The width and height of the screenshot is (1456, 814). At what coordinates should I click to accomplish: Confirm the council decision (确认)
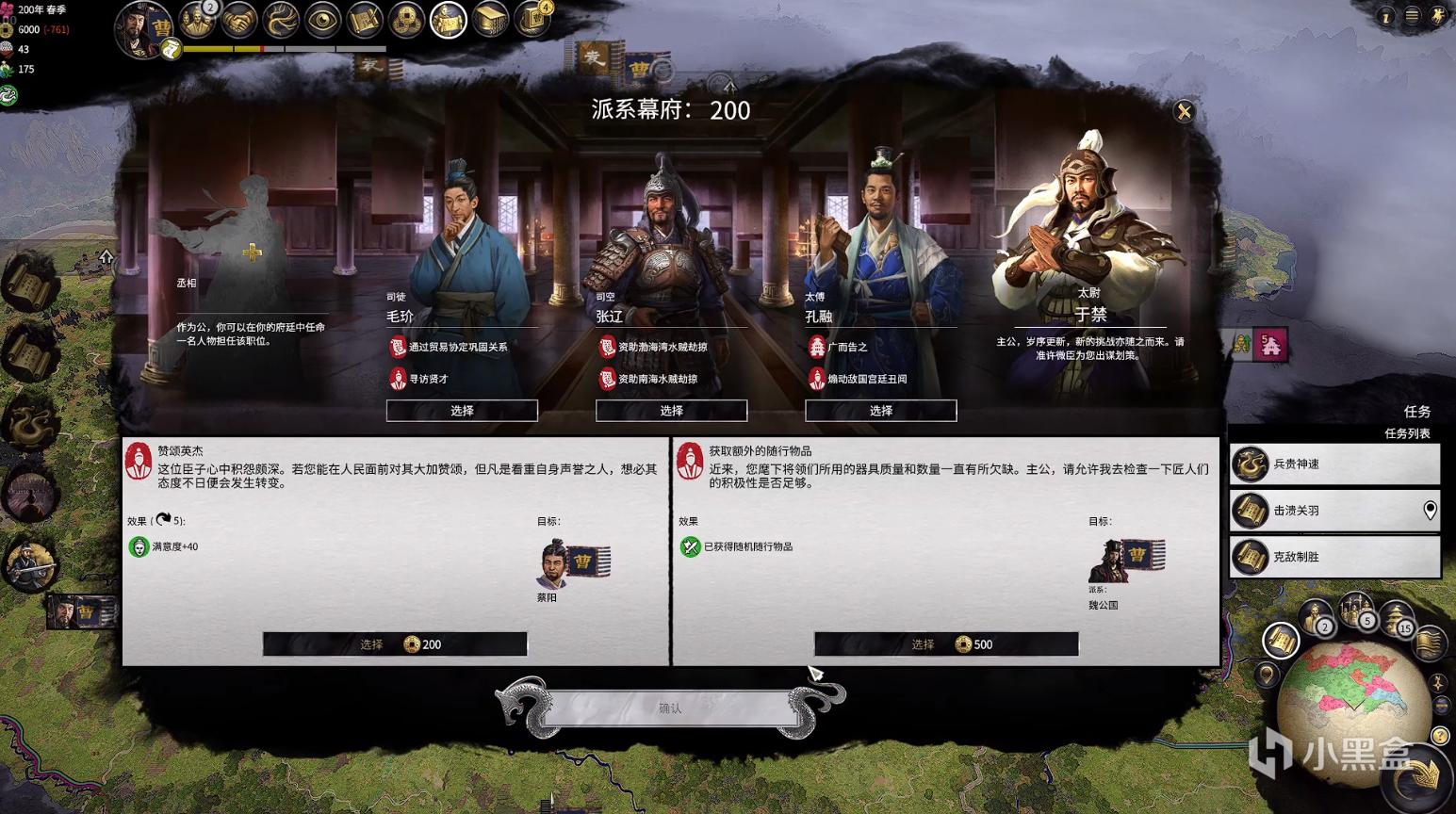pos(670,708)
